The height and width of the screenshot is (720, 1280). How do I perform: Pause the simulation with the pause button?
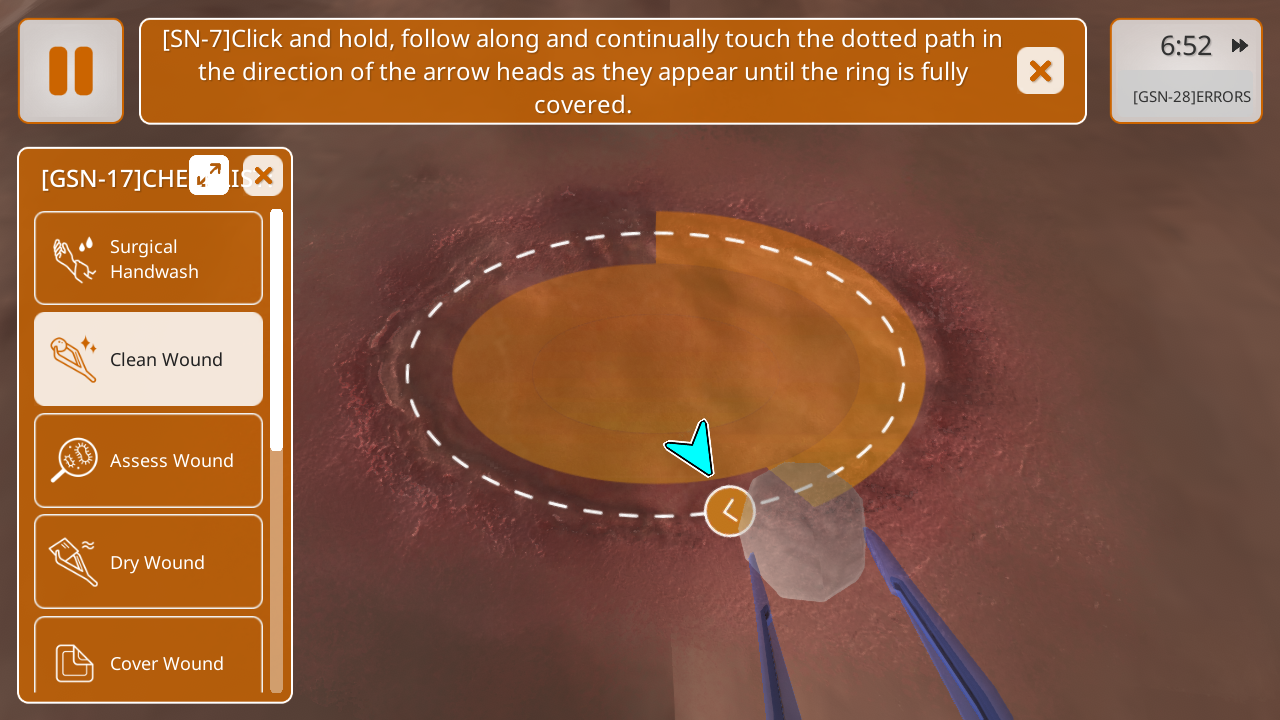pyautogui.click(x=71, y=71)
